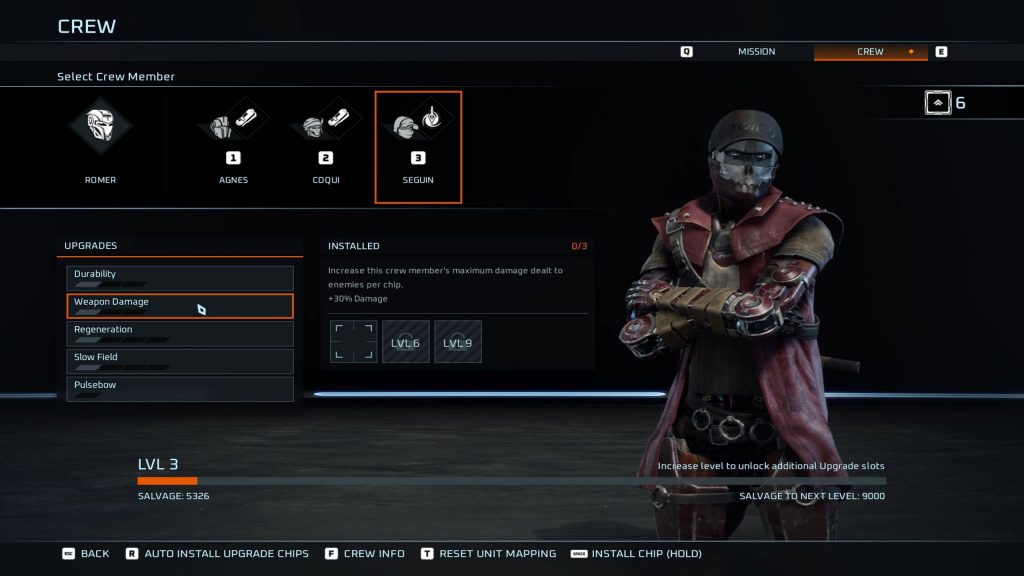Viewport: 1024px width, 576px height.
Task: Pick Seguin crew portrait
Action: 418,146
